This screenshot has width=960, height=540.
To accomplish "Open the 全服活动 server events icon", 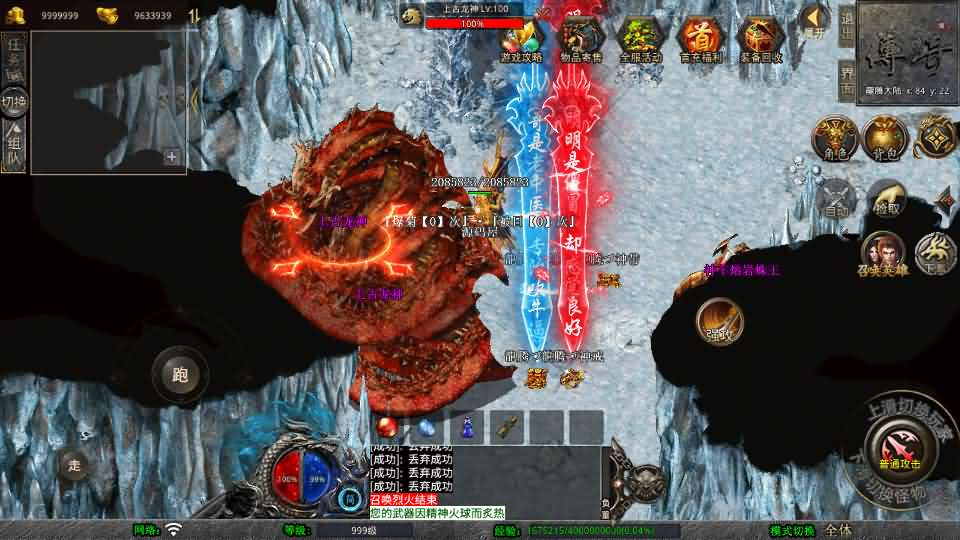I will [x=640, y=40].
